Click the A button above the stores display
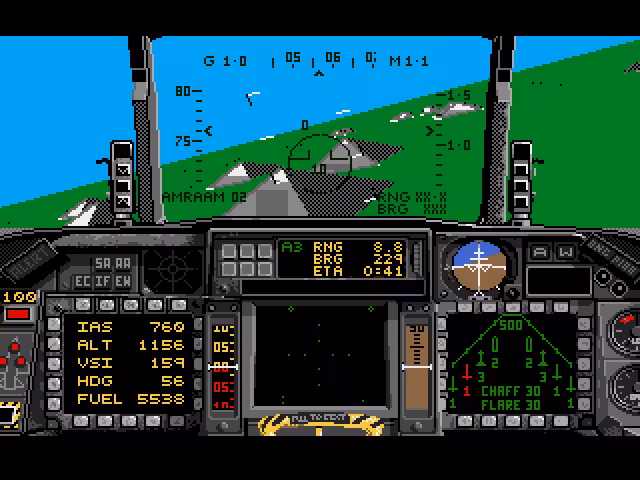Viewport: 640px width, 480px height. (541, 252)
